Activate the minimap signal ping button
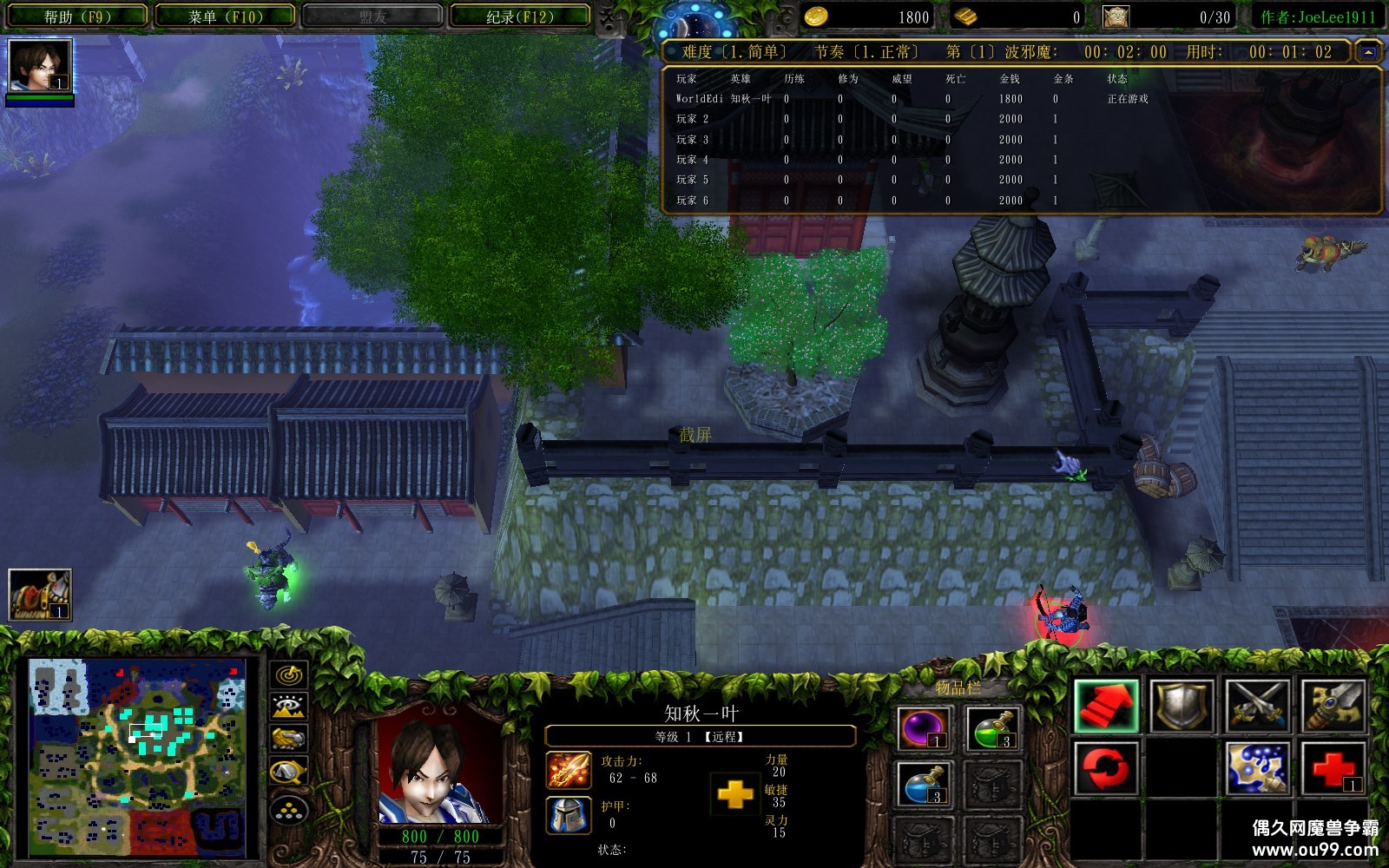This screenshot has width=1389, height=868. tap(289, 675)
